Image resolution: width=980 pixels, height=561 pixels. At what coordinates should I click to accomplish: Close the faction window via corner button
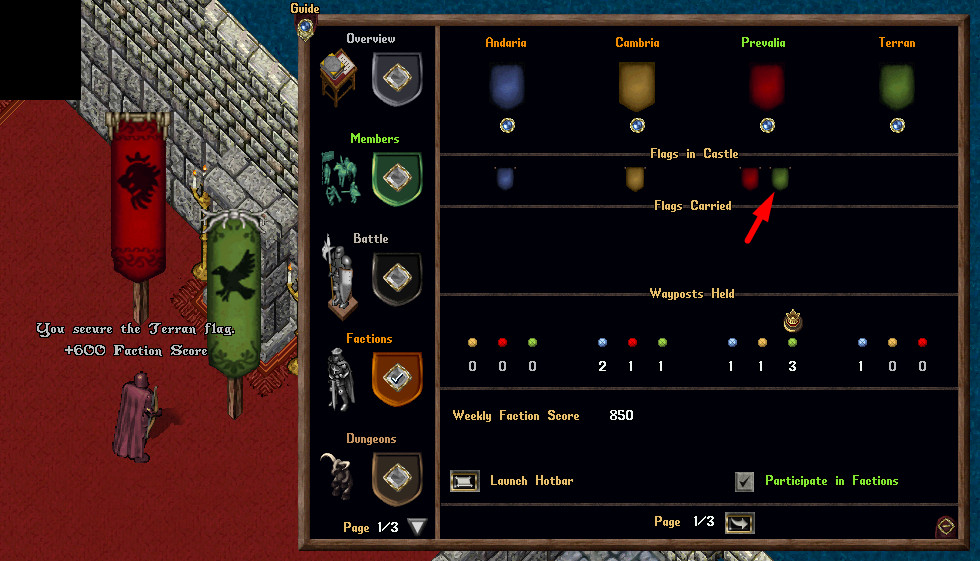(x=944, y=526)
